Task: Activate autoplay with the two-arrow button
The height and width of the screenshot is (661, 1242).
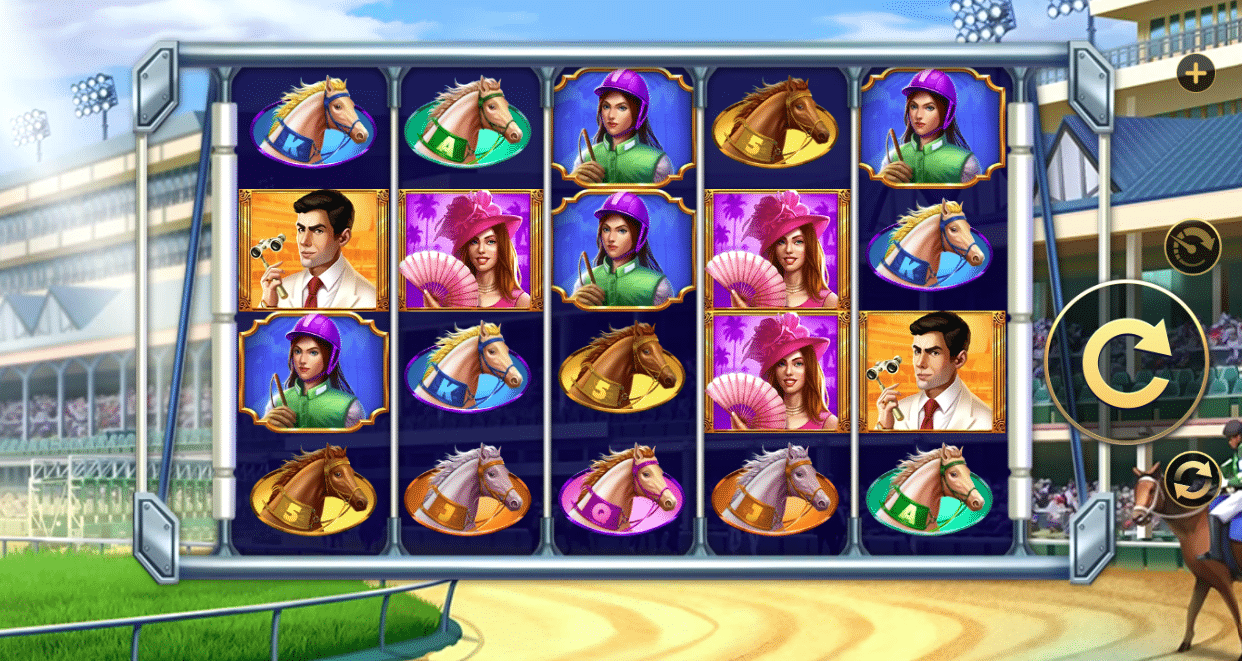Action: 1192,481
